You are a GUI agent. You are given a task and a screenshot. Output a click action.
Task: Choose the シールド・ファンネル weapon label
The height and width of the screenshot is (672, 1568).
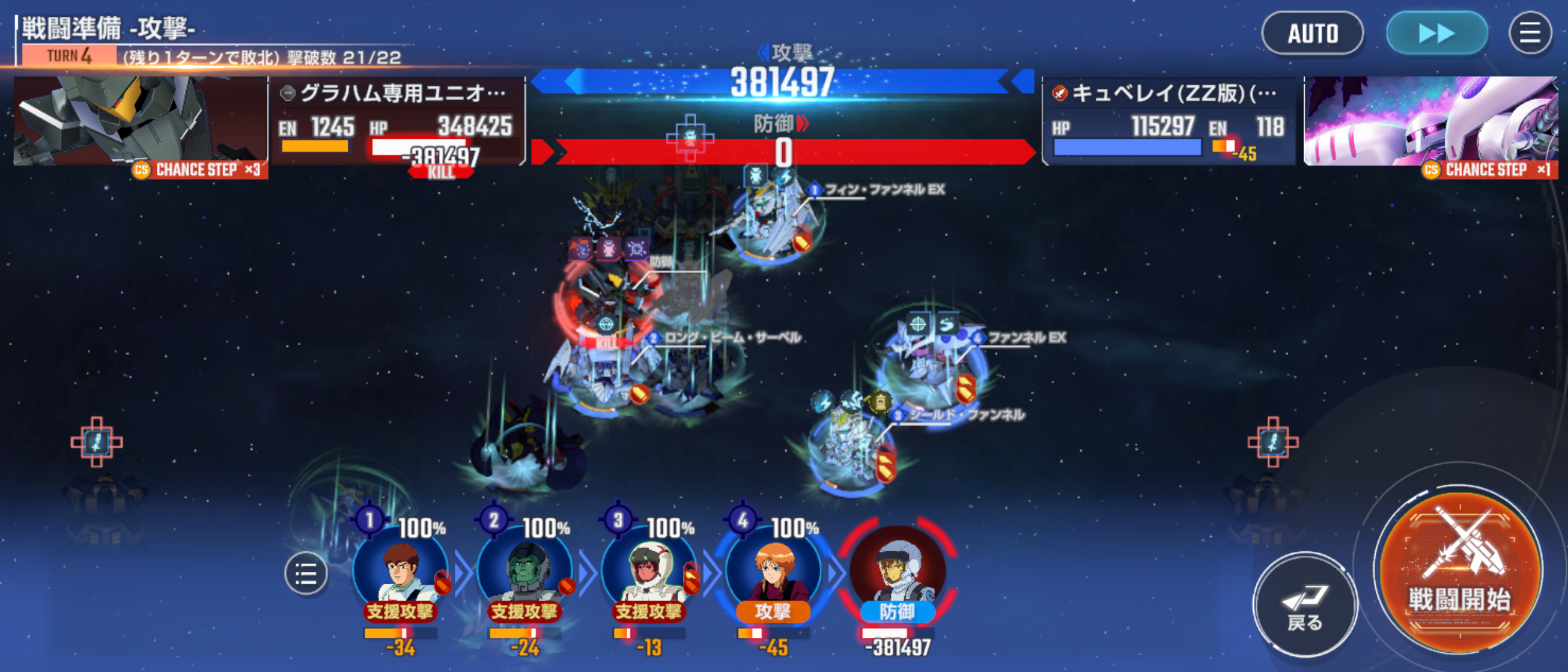(x=966, y=415)
